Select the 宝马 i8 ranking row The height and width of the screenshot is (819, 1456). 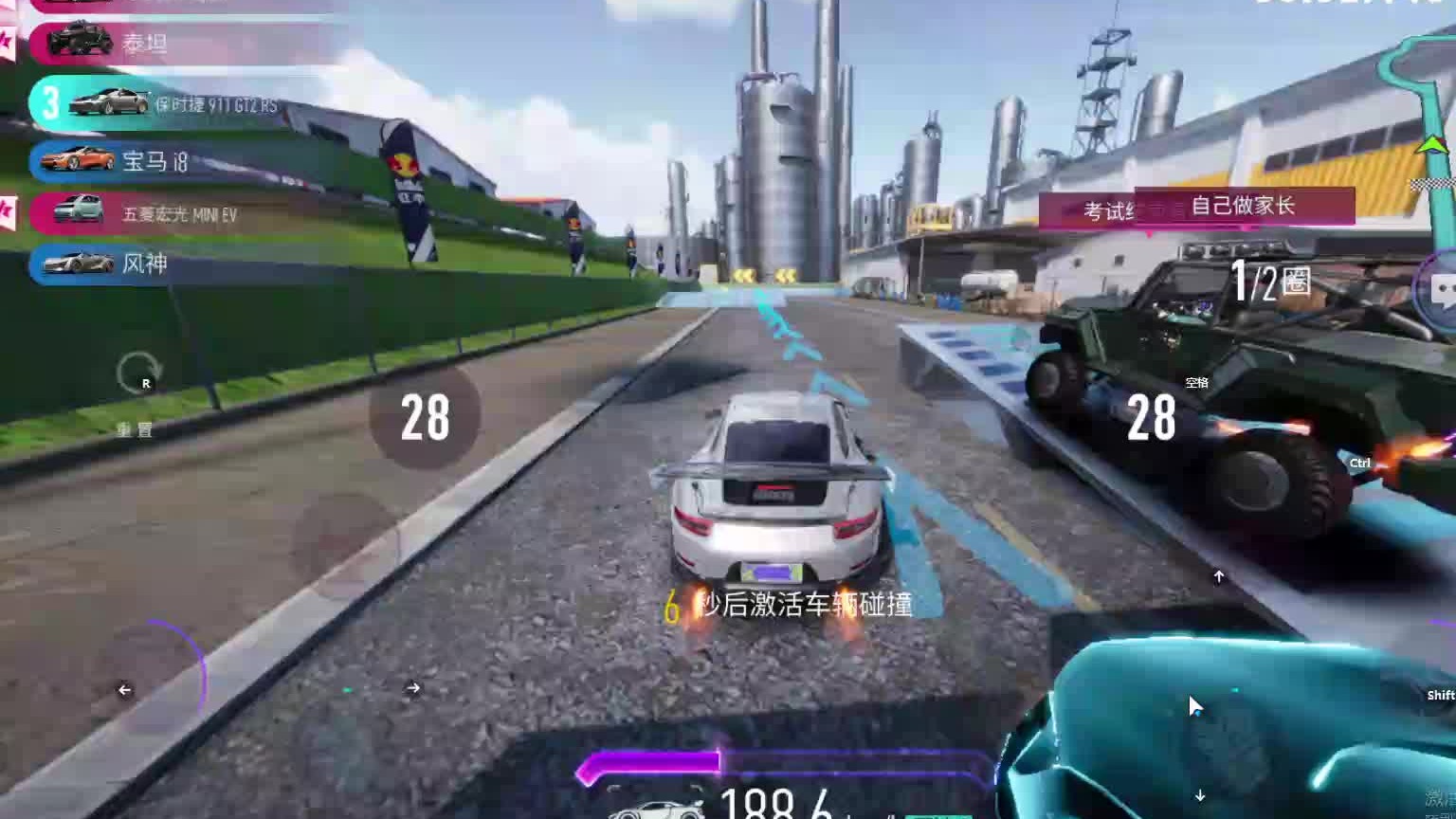[x=152, y=161]
